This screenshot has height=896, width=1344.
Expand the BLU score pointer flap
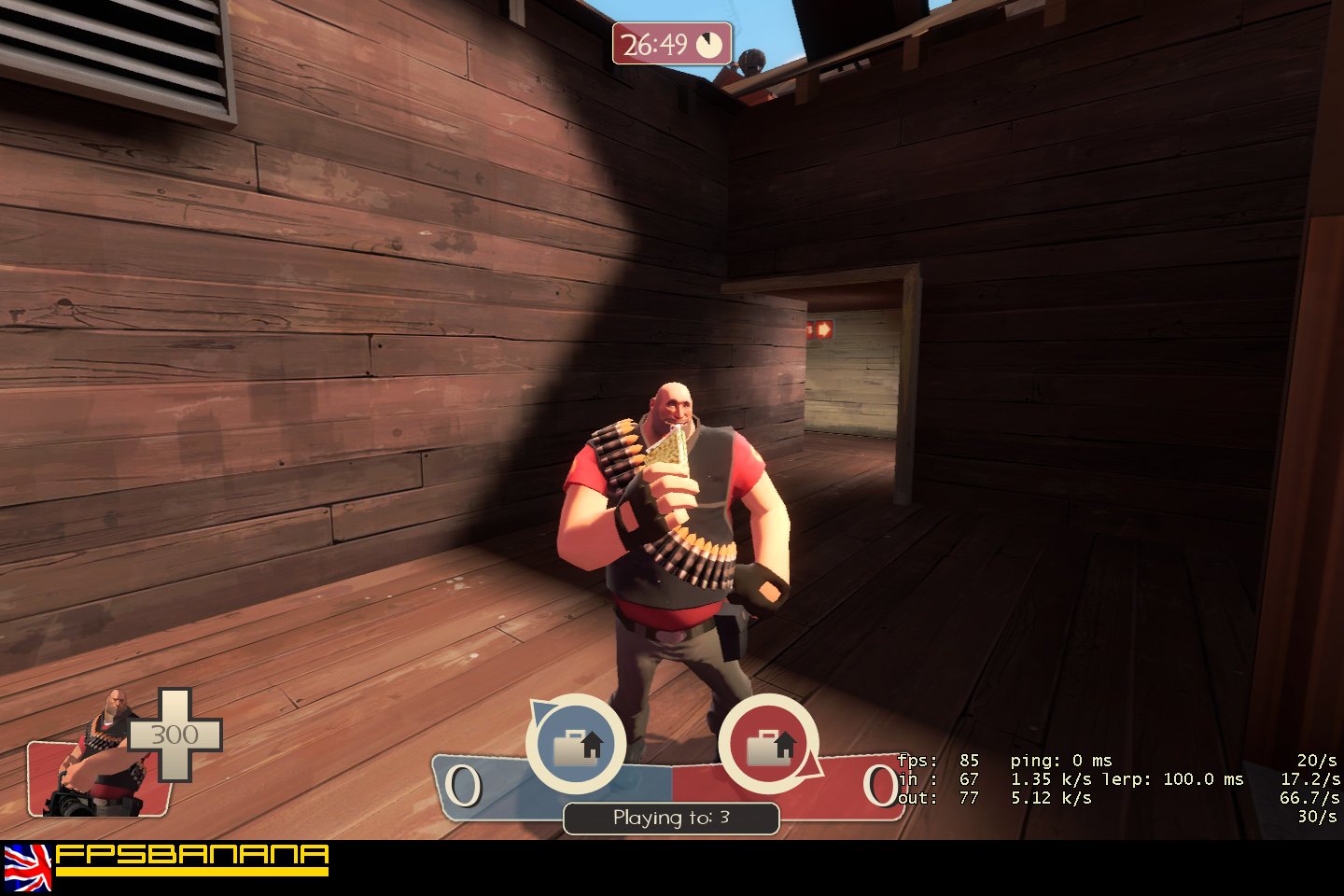coord(539,713)
